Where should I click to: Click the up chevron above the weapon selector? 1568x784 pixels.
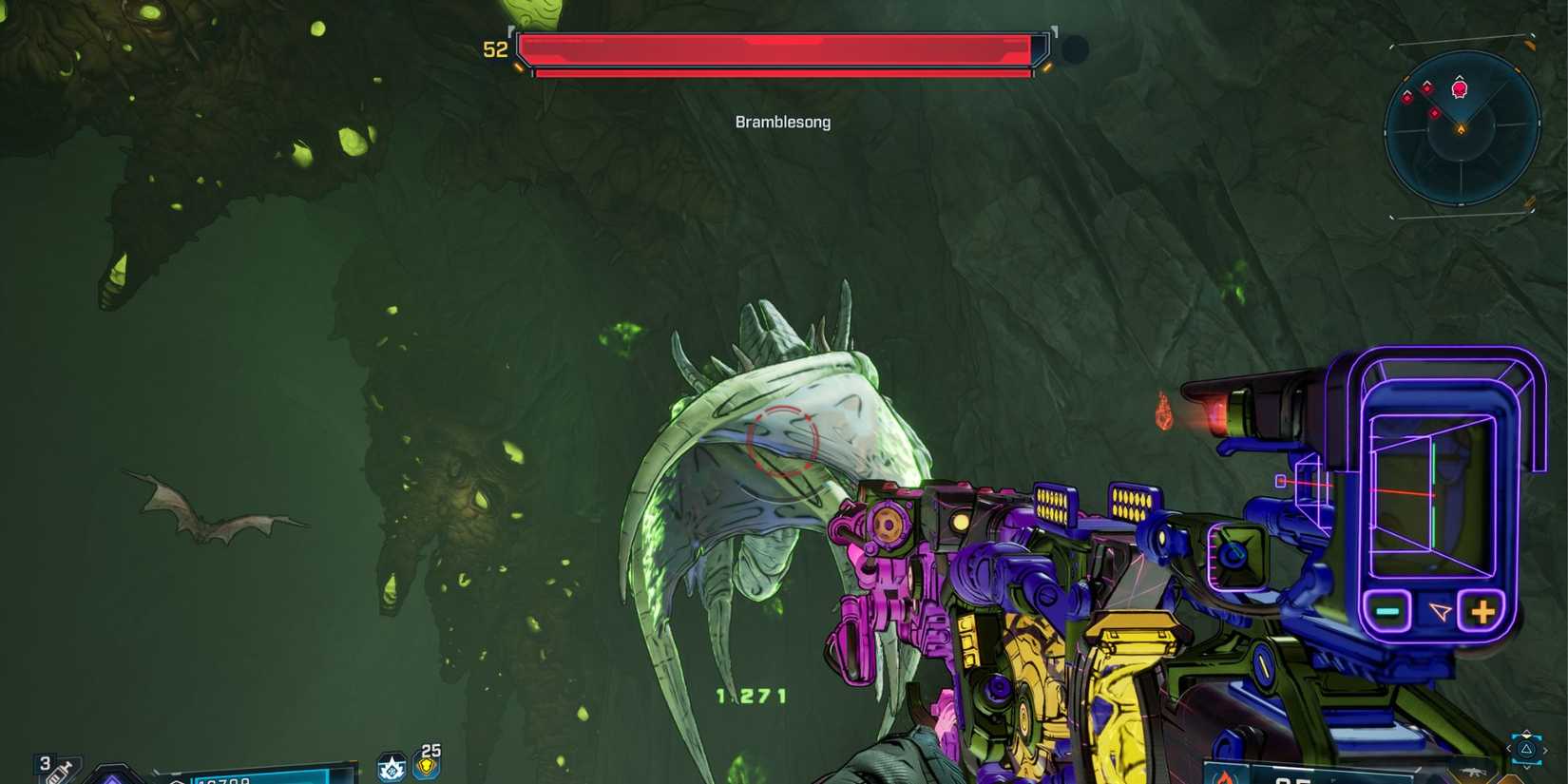tap(1526, 734)
